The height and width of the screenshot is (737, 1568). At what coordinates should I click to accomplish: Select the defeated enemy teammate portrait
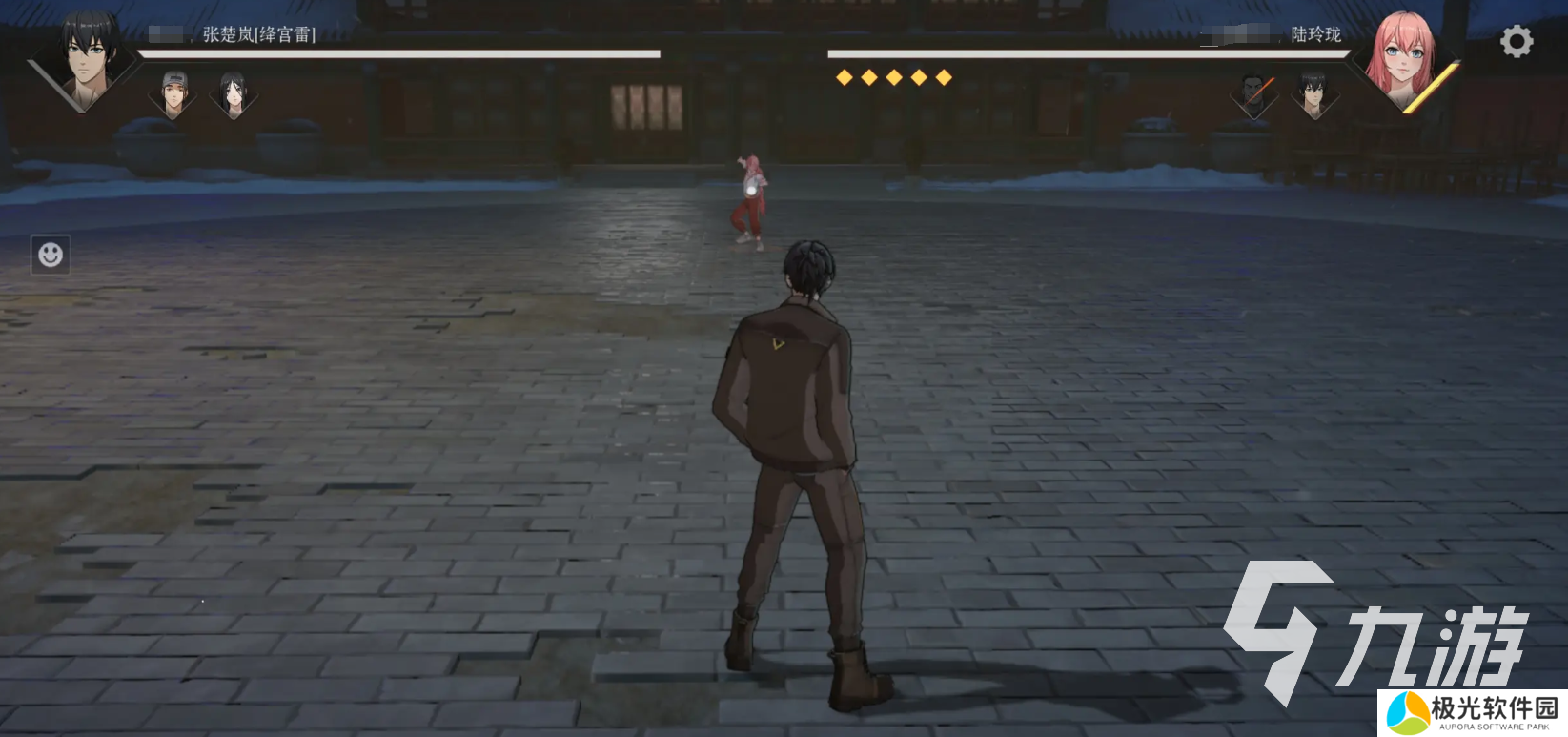[x=1254, y=93]
